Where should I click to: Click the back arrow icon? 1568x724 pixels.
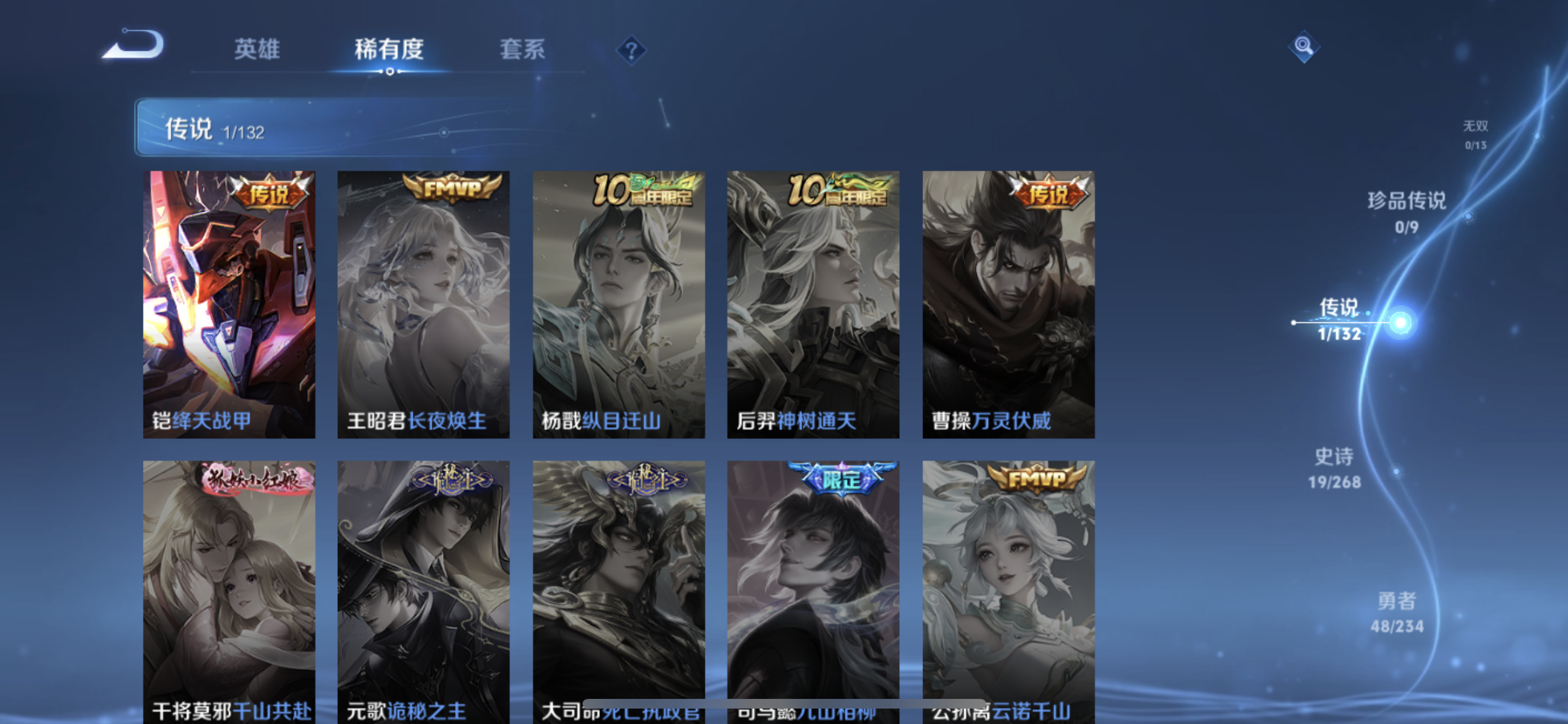point(132,45)
